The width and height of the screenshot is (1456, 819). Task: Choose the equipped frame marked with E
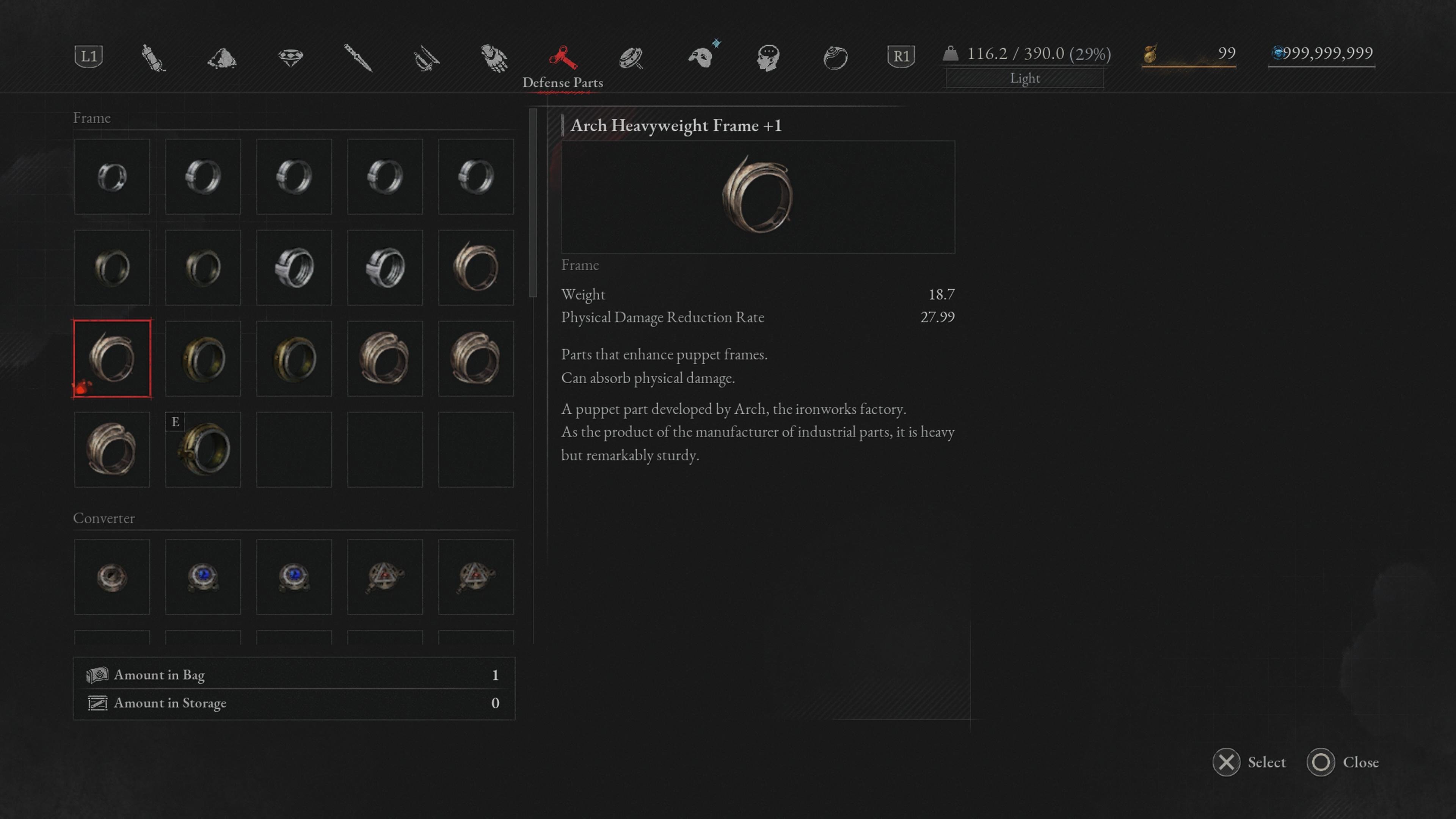point(203,449)
